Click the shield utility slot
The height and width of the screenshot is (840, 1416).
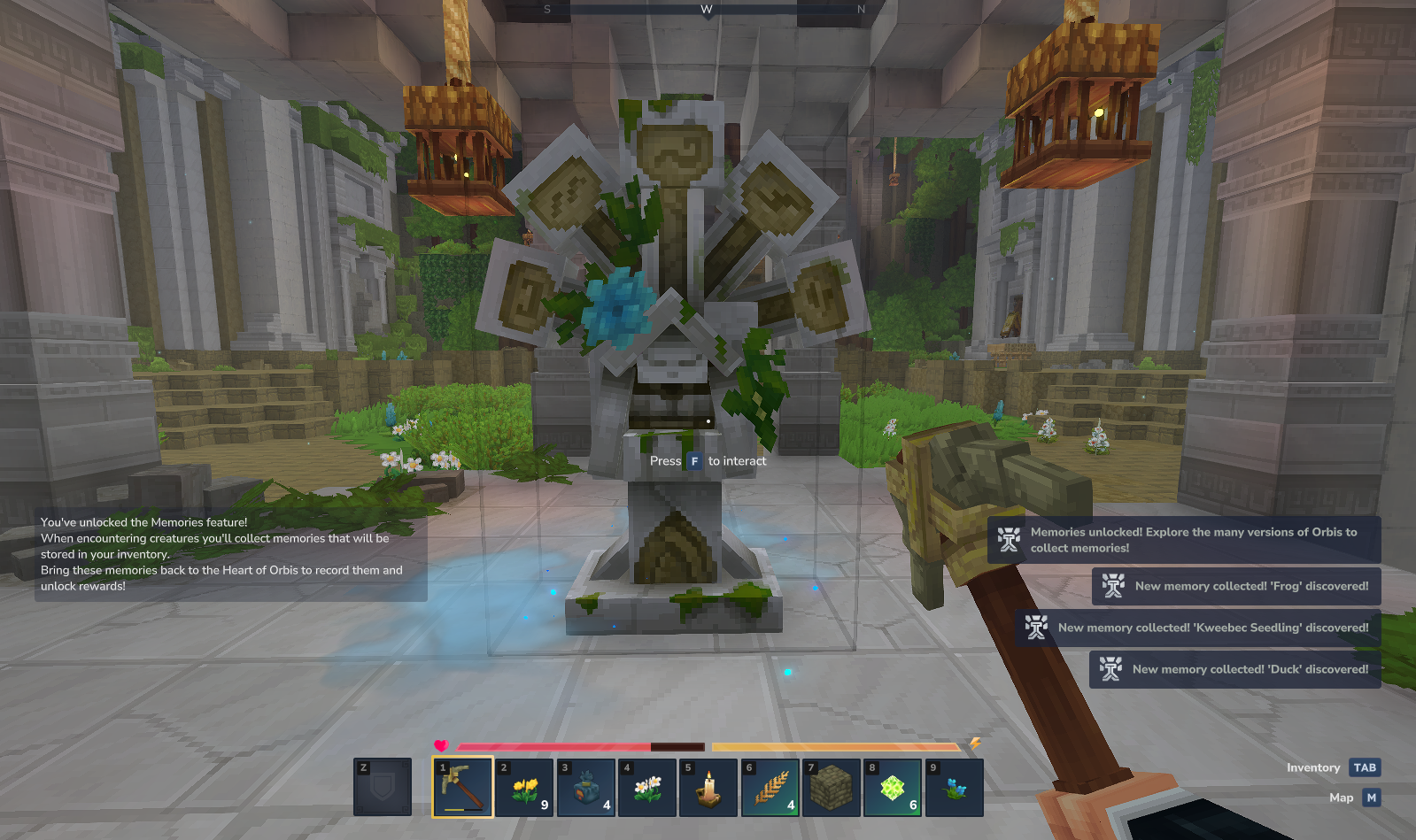tap(383, 787)
